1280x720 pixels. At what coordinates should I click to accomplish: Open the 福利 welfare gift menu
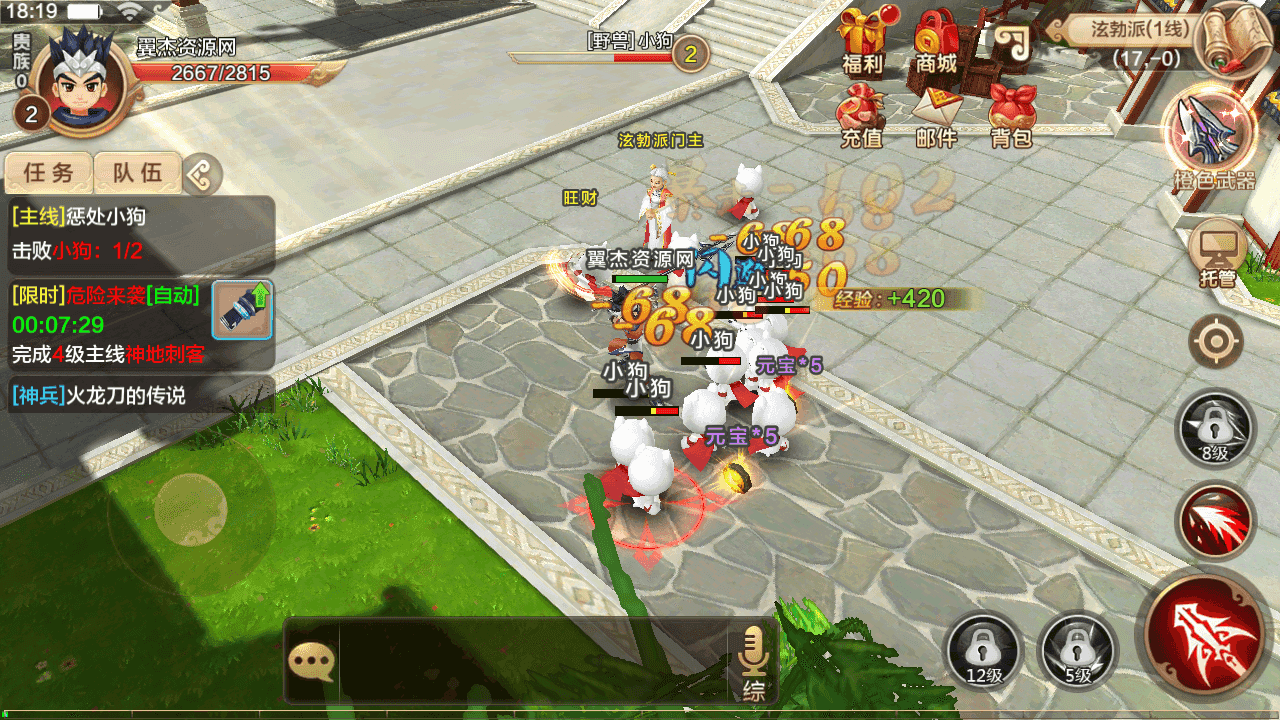click(x=862, y=42)
